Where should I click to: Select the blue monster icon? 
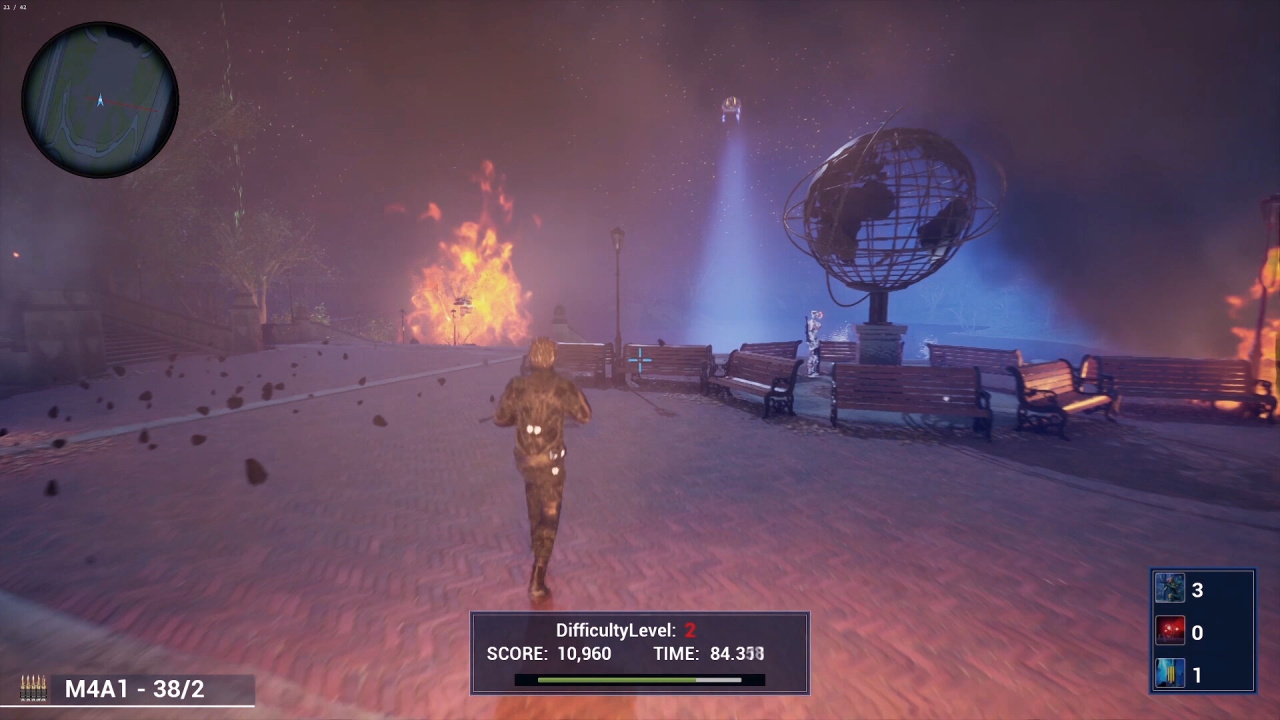1170,589
